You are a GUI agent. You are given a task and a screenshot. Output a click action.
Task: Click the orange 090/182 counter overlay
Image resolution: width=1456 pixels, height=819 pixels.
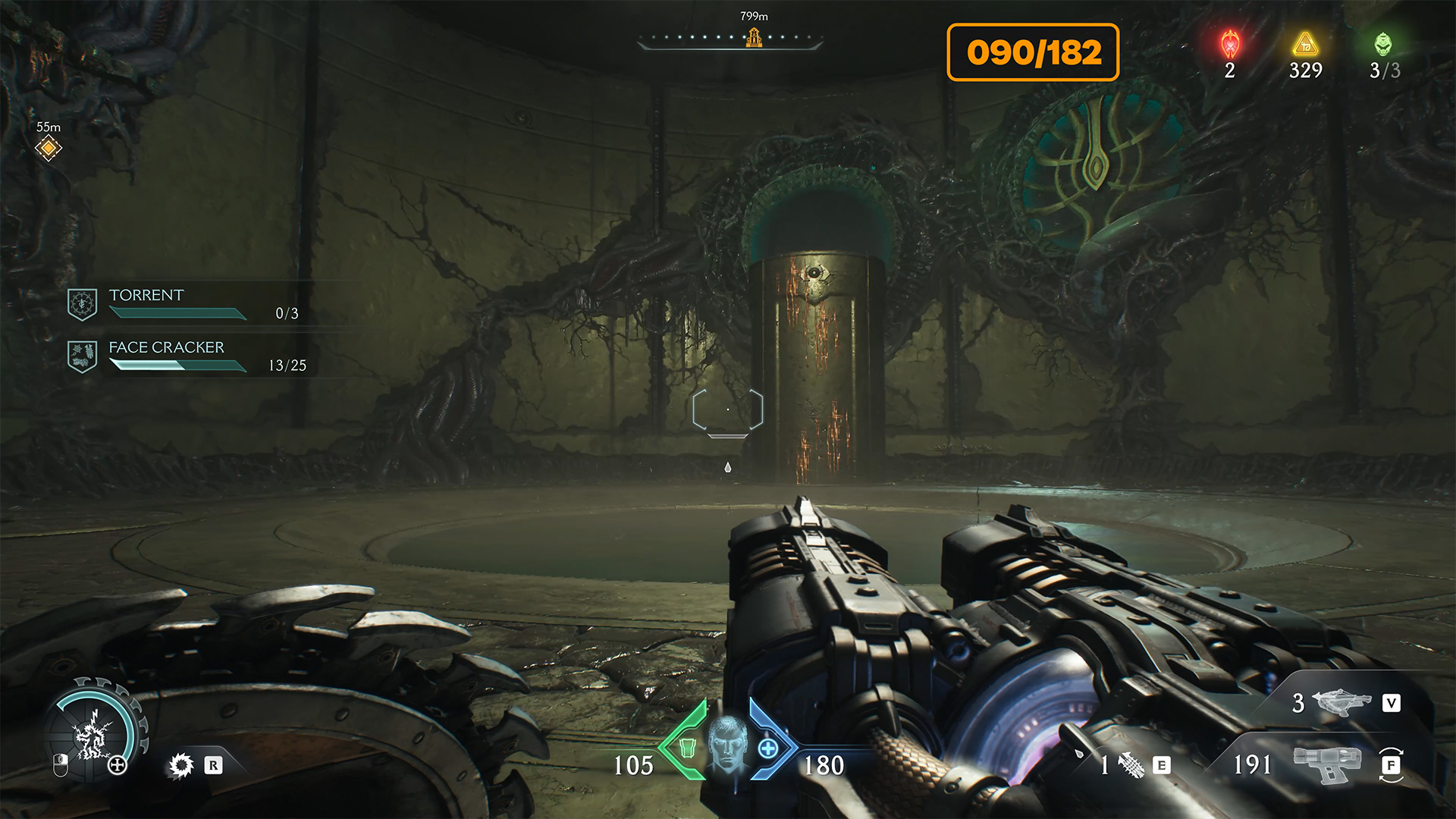pyautogui.click(x=1033, y=52)
